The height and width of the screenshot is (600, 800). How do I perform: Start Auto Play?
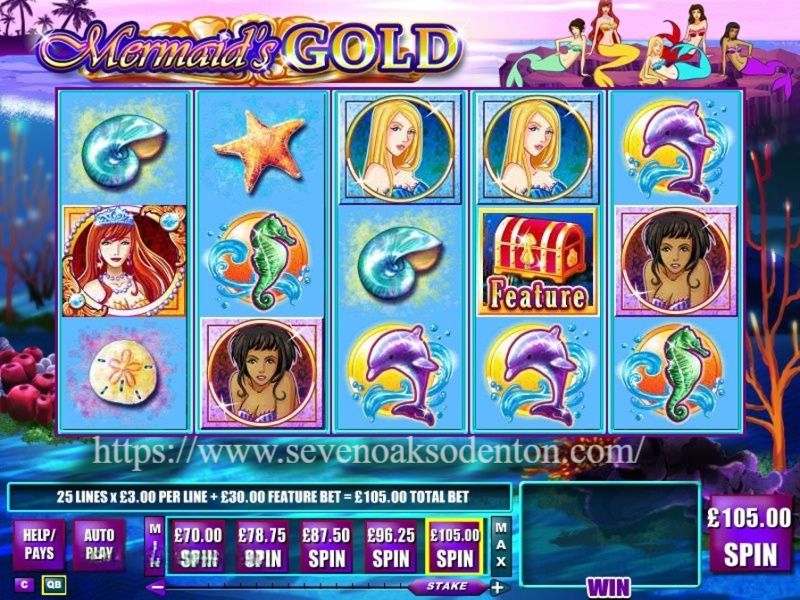98,545
